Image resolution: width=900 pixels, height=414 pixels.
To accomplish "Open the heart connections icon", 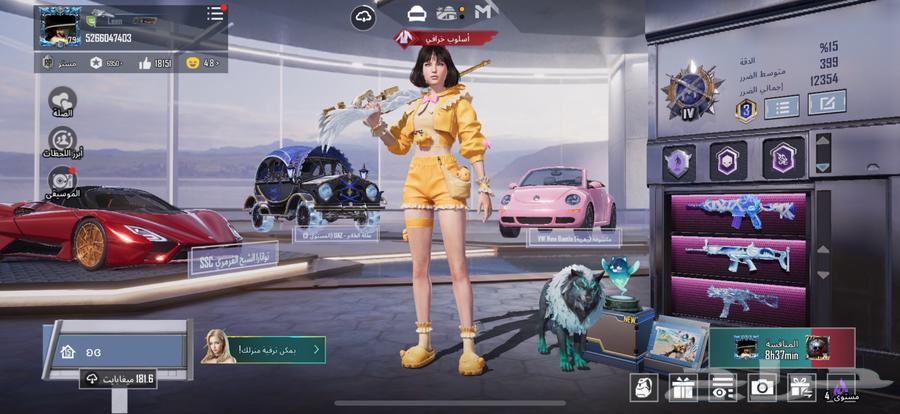I will [x=62, y=101].
